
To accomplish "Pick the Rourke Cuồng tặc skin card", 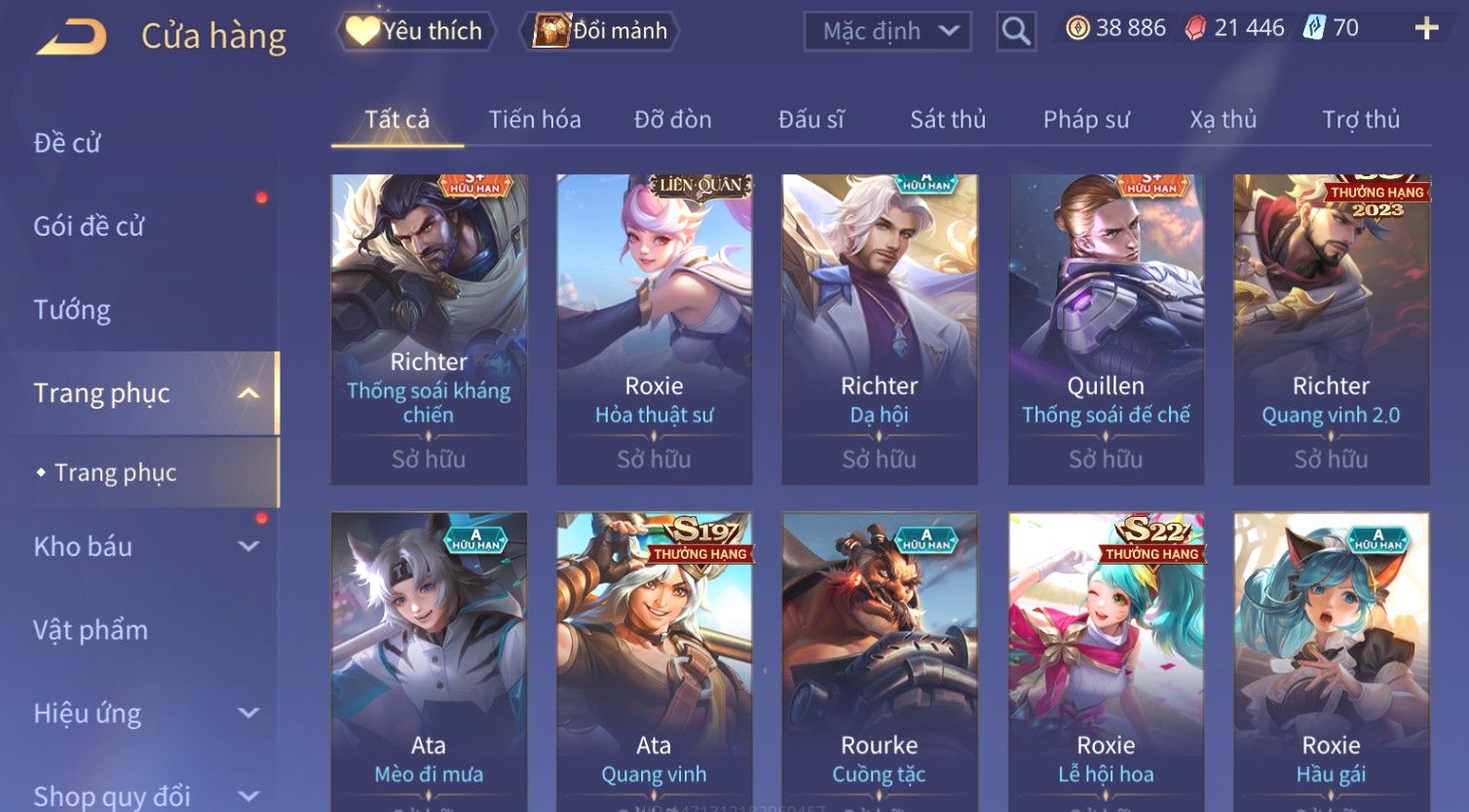I will click(879, 662).
